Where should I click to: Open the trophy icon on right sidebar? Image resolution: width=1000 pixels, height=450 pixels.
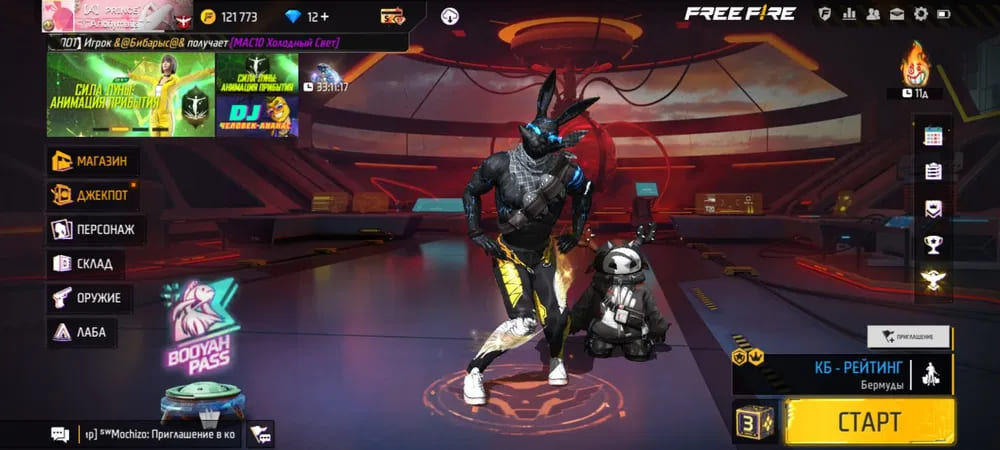[933, 243]
